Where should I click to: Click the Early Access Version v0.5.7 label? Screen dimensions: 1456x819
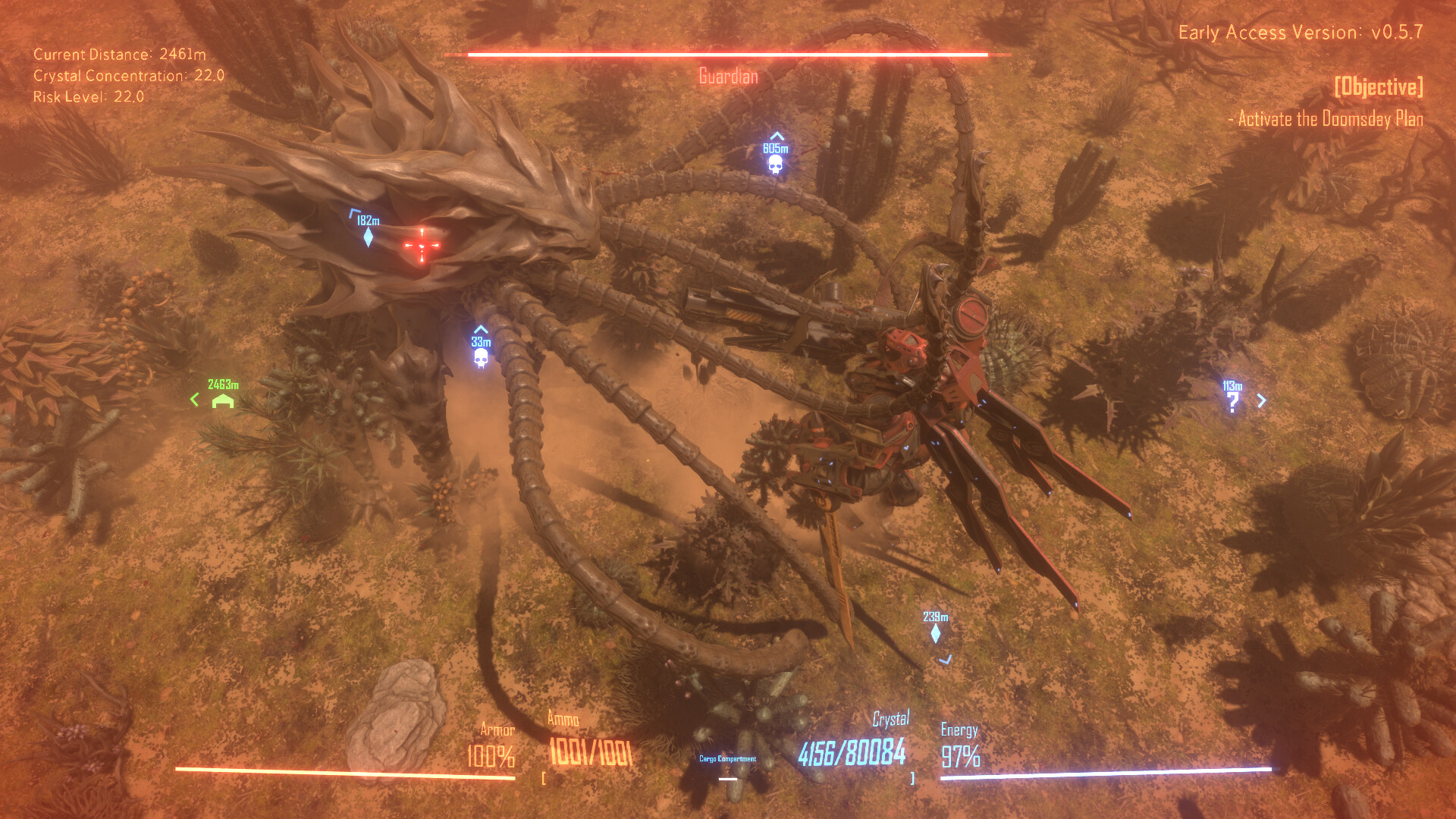(x=1301, y=33)
